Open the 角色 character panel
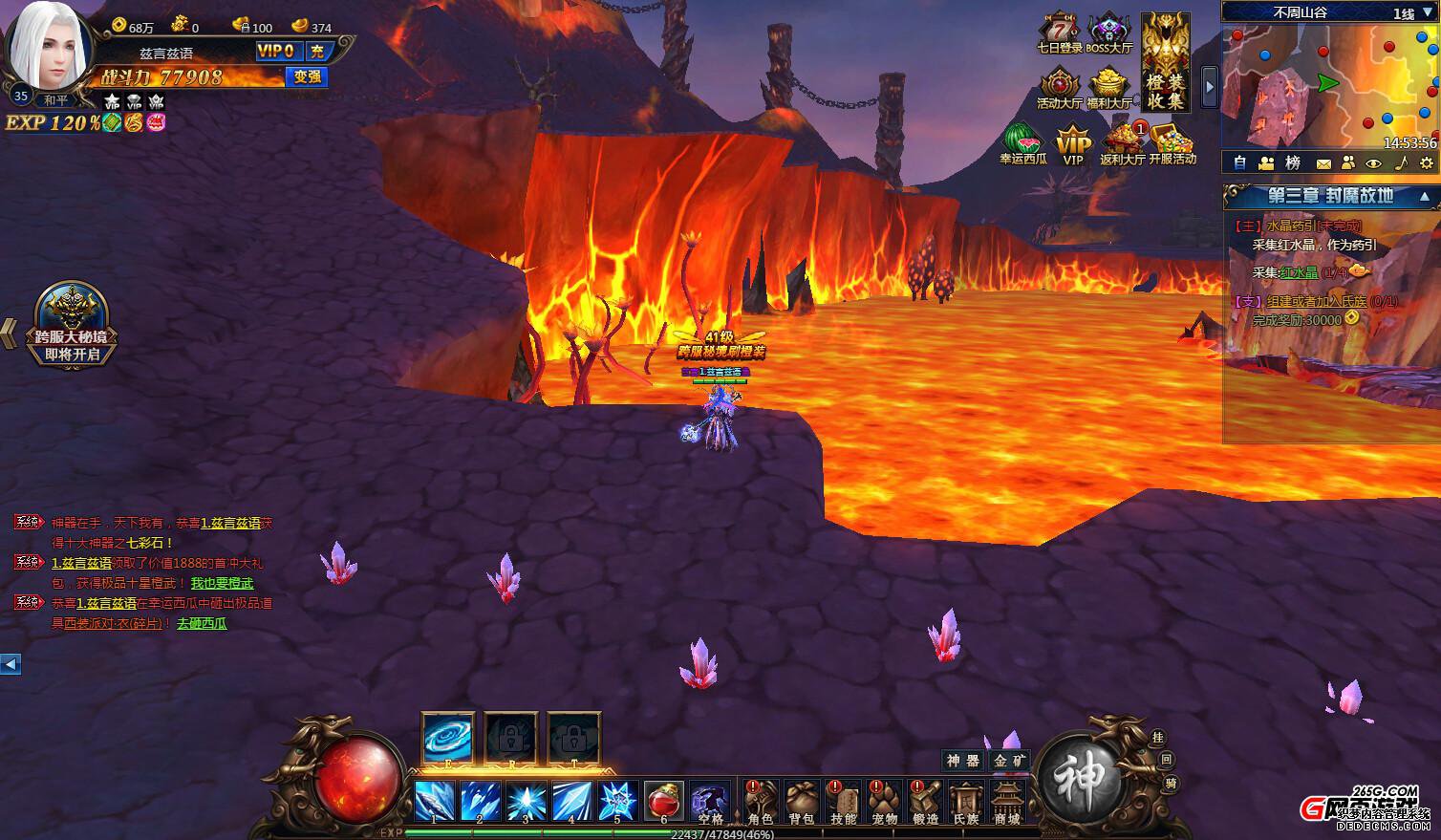Screen dimensions: 1441x840 761,802
